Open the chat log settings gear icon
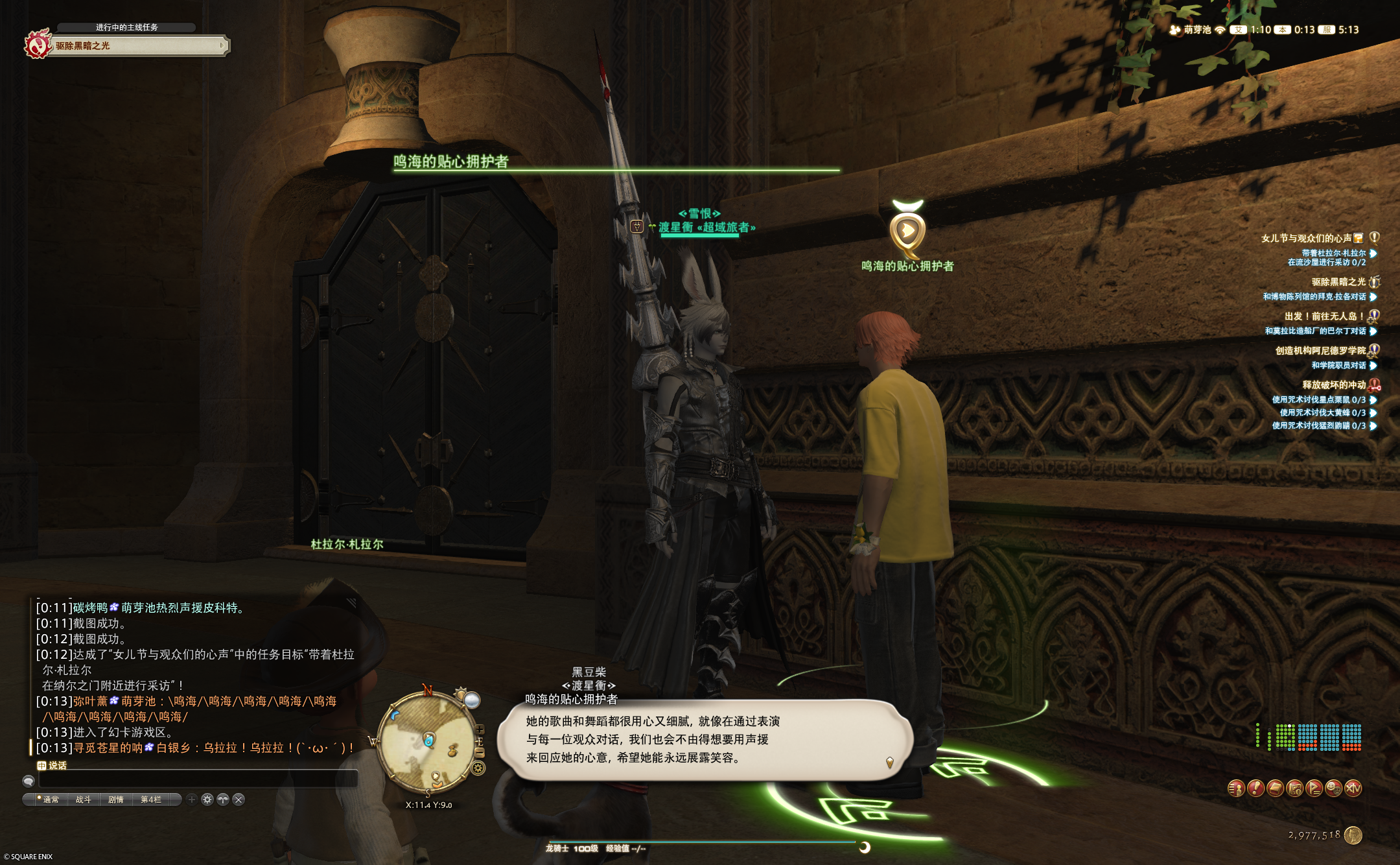The width and height of the screenshot is (1400, 865). pos(207,800)
